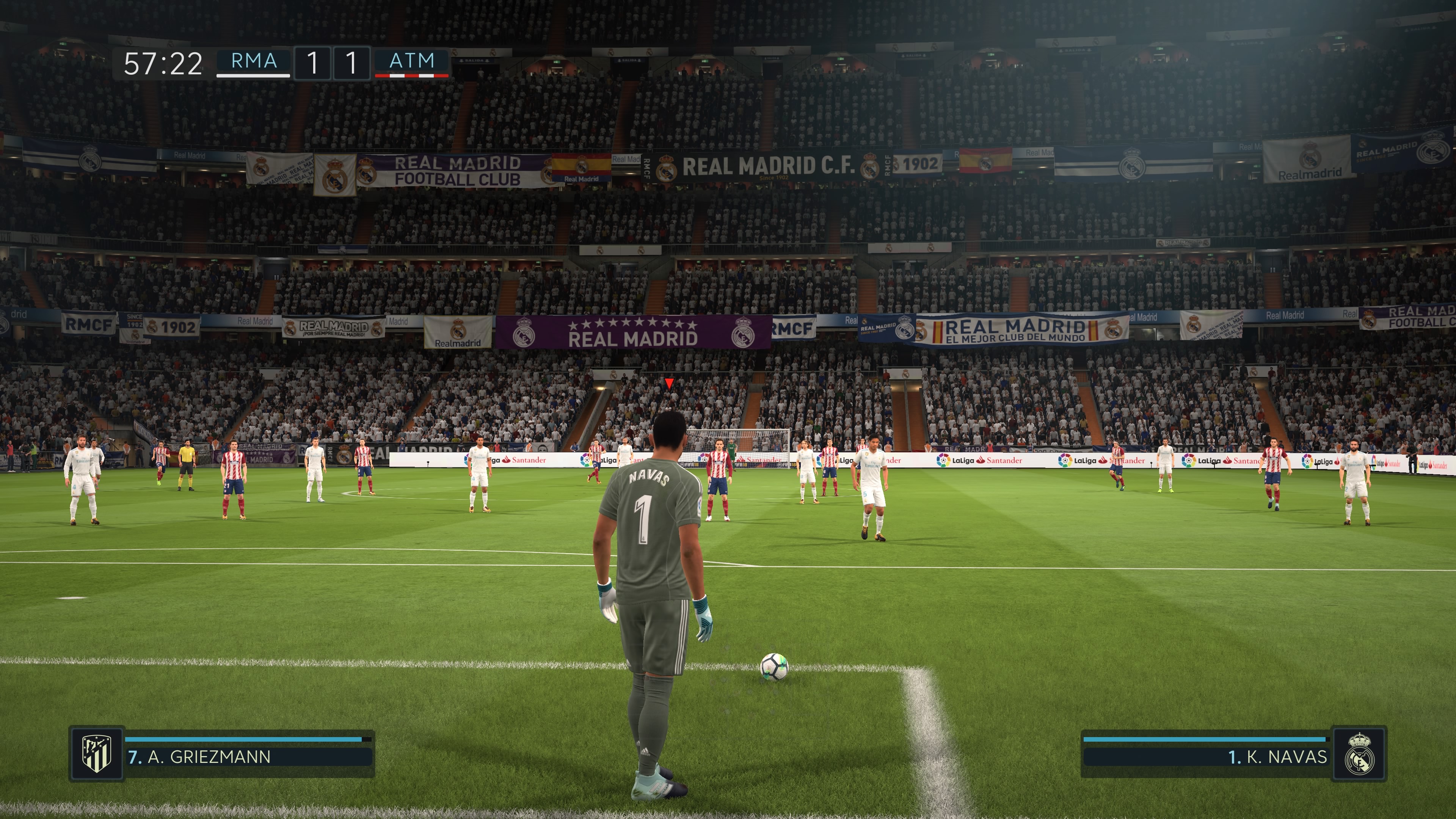Click the RMA team label on scoreboard
Image resolution: width=1456 pixels, height=819 pixels.
click(x=254, y=61)
